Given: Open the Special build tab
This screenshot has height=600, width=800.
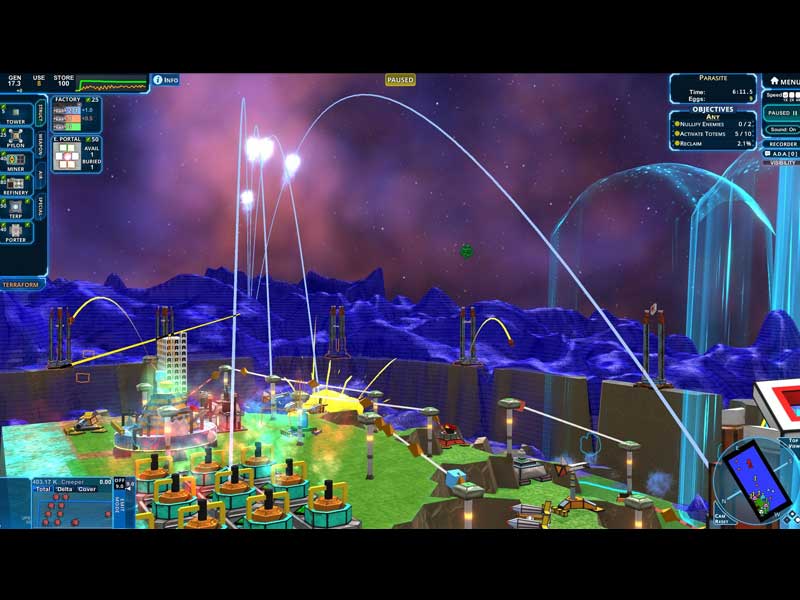Looking at the screenshot, I should 41,205.
